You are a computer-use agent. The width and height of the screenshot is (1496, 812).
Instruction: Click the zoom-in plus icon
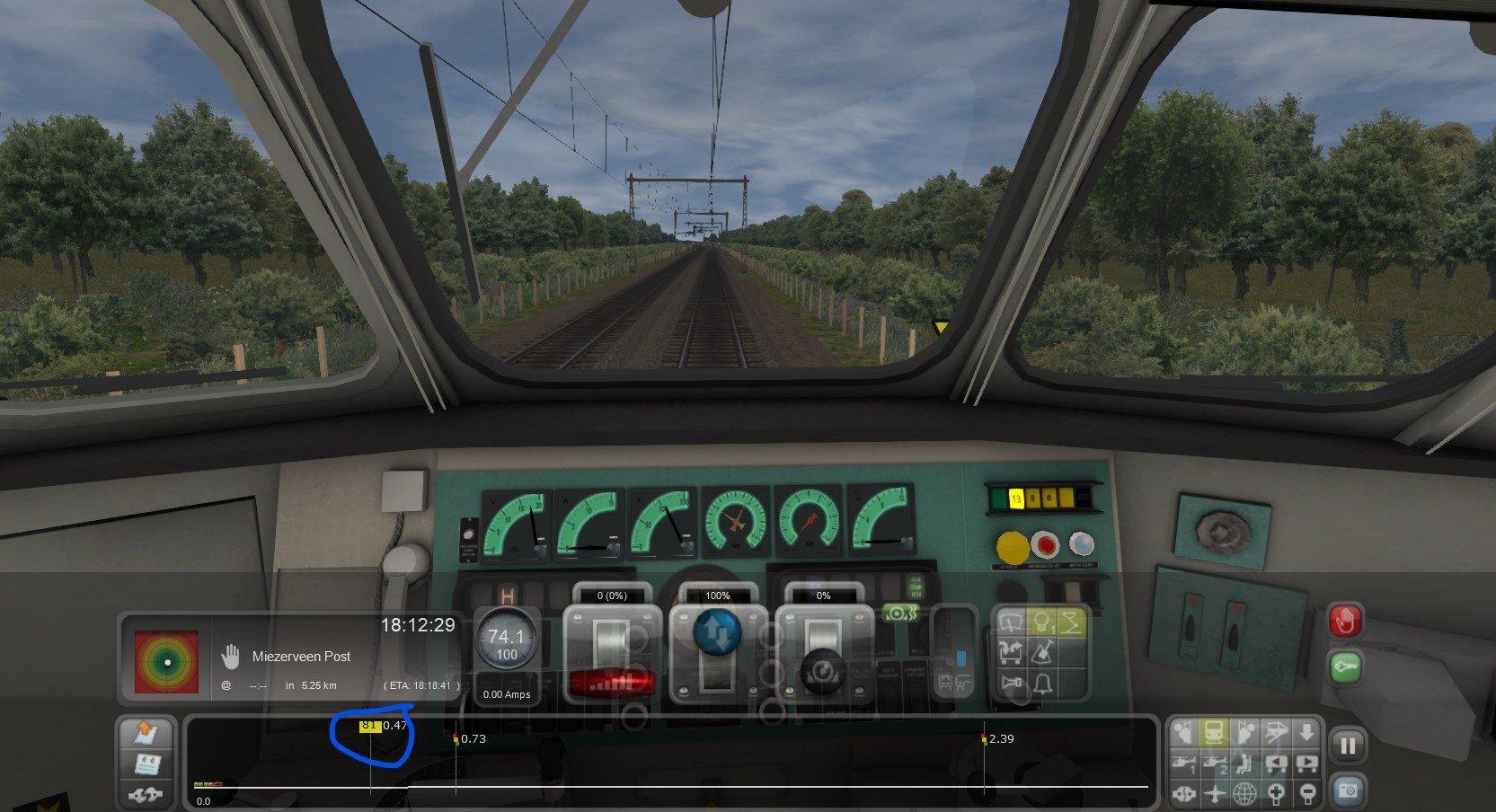pyautogui.click(x=1276, y=794)
